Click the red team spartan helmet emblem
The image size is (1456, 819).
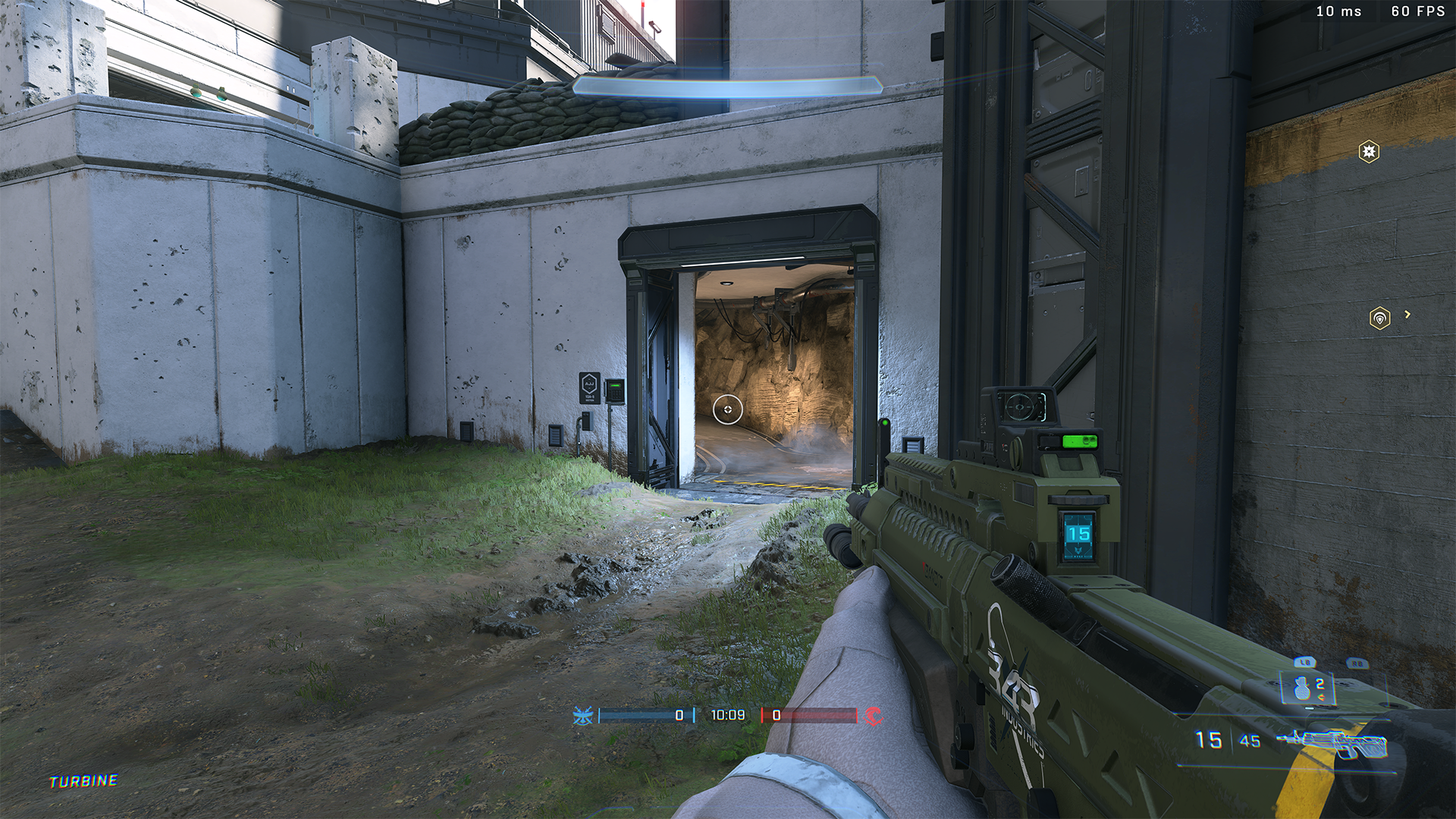click(874, 715)
